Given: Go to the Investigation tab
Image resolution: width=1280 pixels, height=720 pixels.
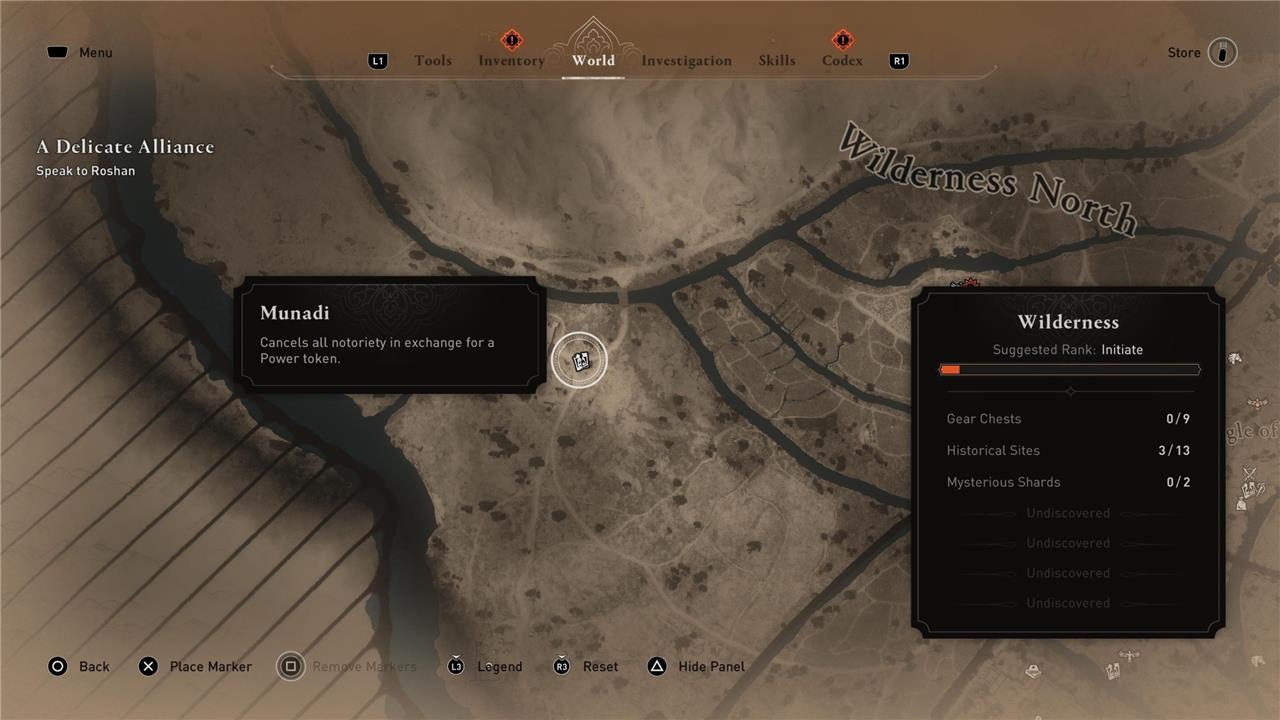Looking at the screenshot, I should click(x=686, y=61).
